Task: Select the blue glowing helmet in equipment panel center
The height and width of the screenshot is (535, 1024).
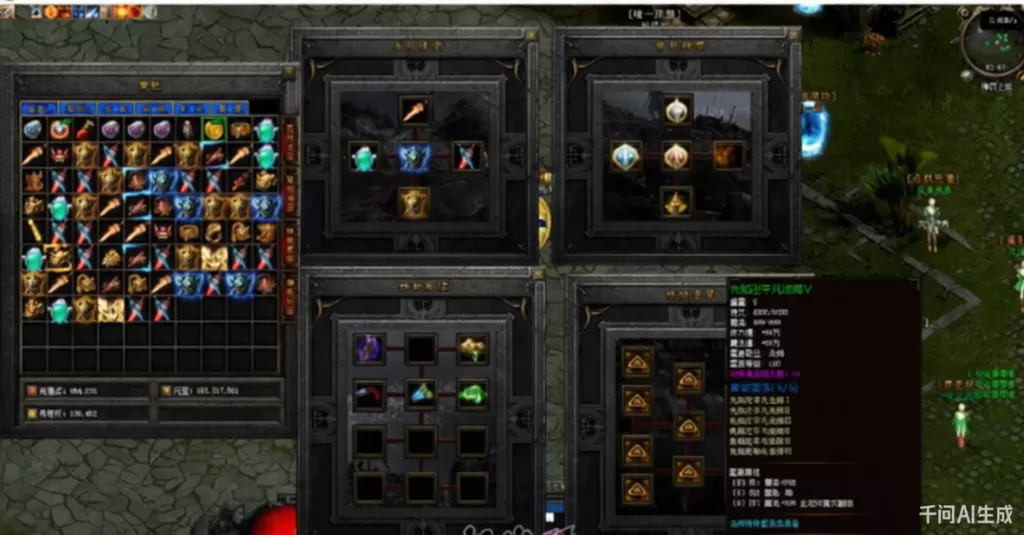Action: [x=414, y=157]
